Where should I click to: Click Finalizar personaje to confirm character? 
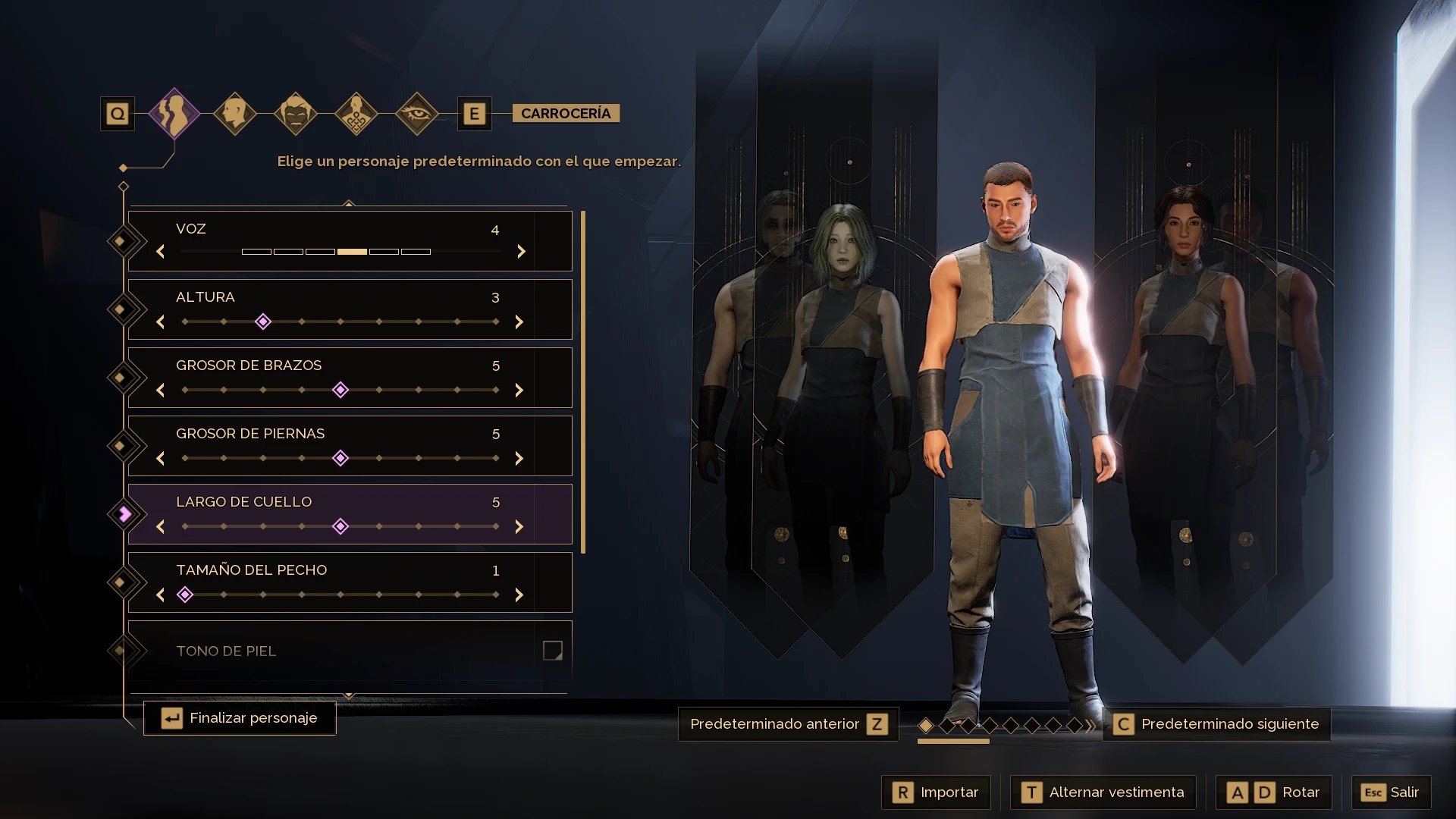tap(240, 718)
